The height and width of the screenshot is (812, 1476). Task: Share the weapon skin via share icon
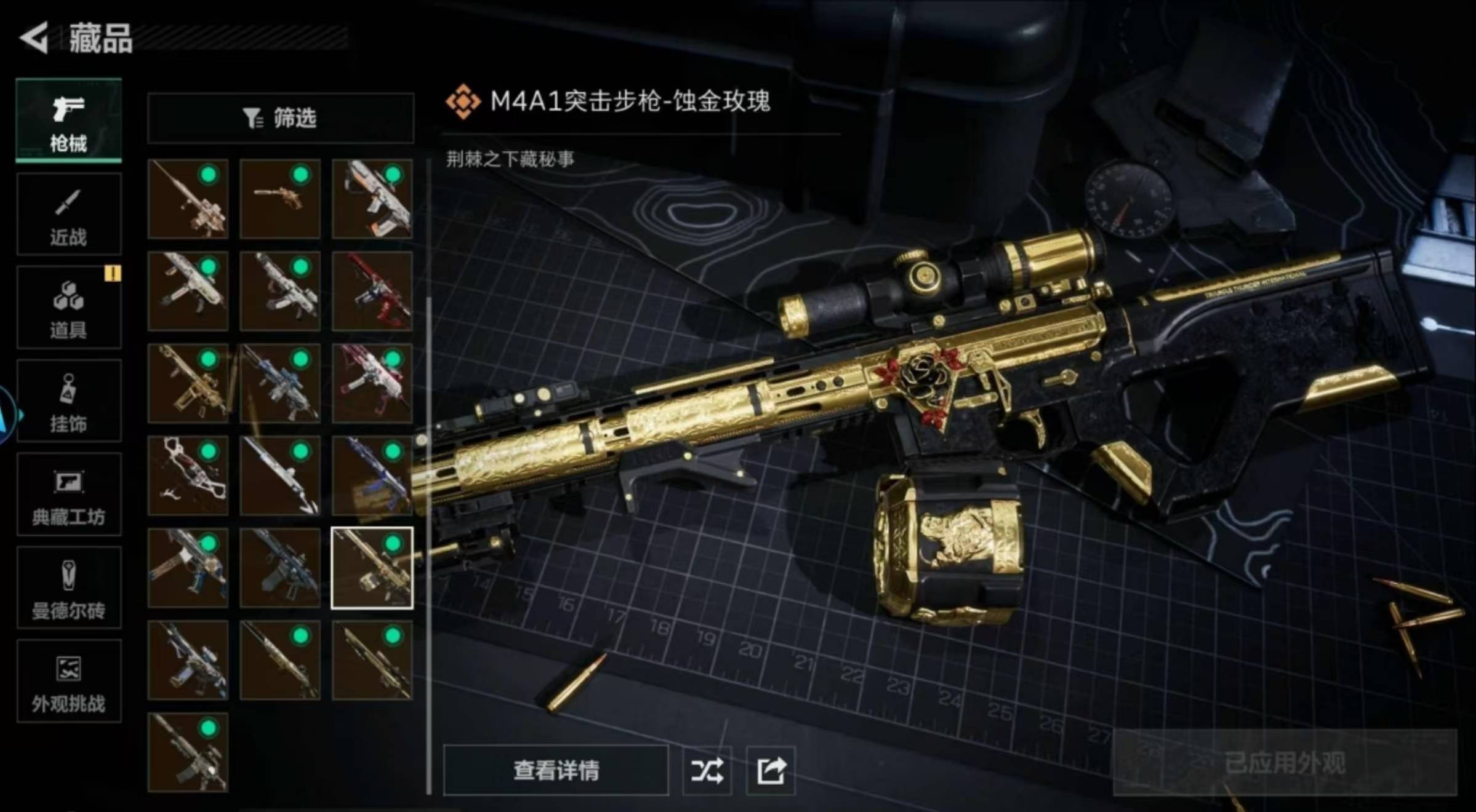click(x=771, y=770)
